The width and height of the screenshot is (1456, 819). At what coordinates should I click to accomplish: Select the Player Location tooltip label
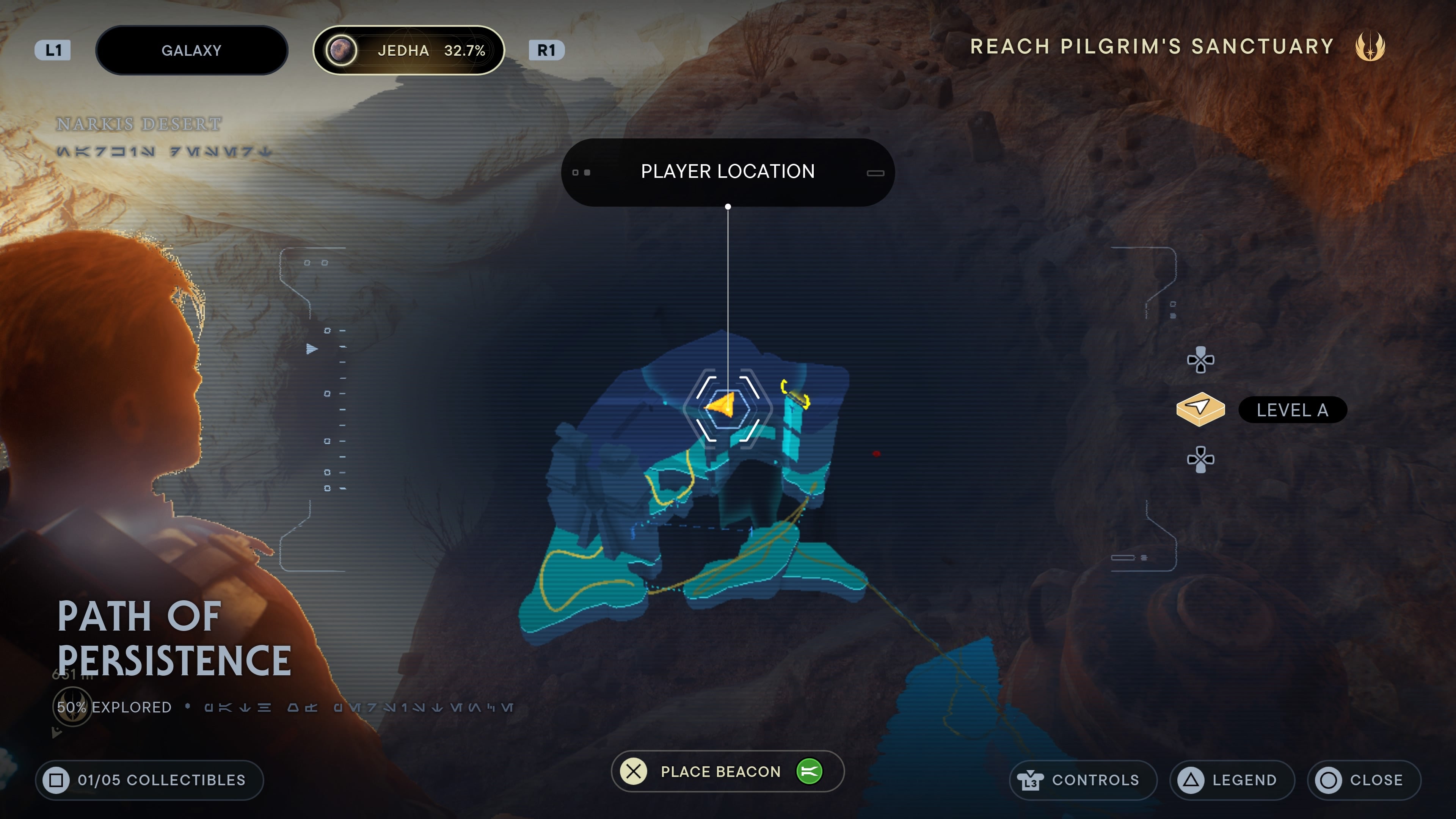pos(728,172)
